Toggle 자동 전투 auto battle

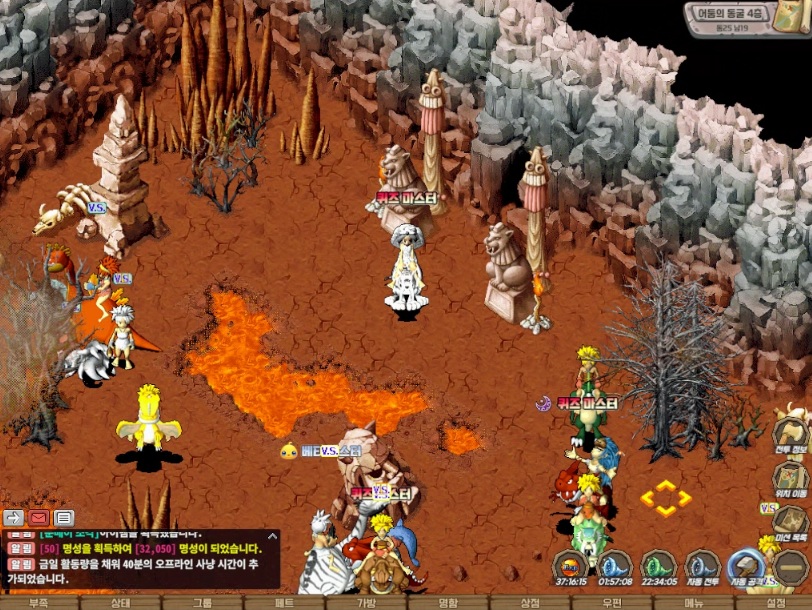pyautogui.click(x=702, y=567)
